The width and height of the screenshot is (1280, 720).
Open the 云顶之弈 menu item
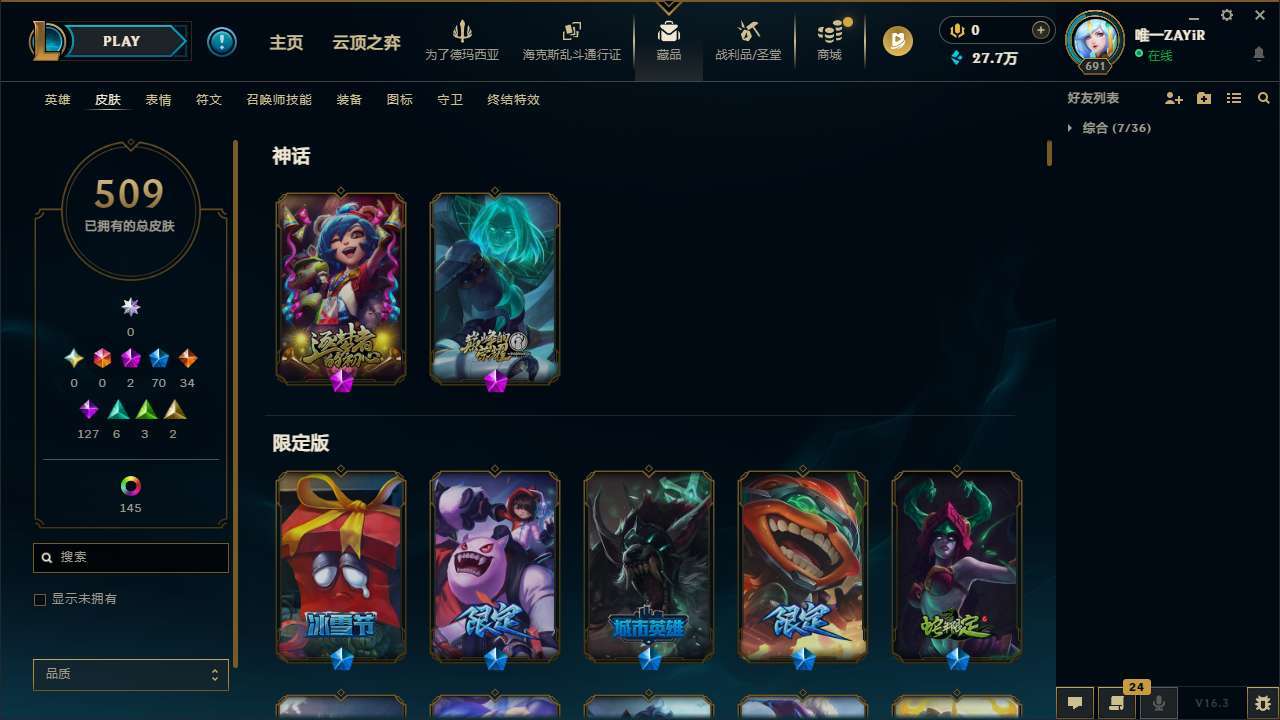[x=365, y=41]
